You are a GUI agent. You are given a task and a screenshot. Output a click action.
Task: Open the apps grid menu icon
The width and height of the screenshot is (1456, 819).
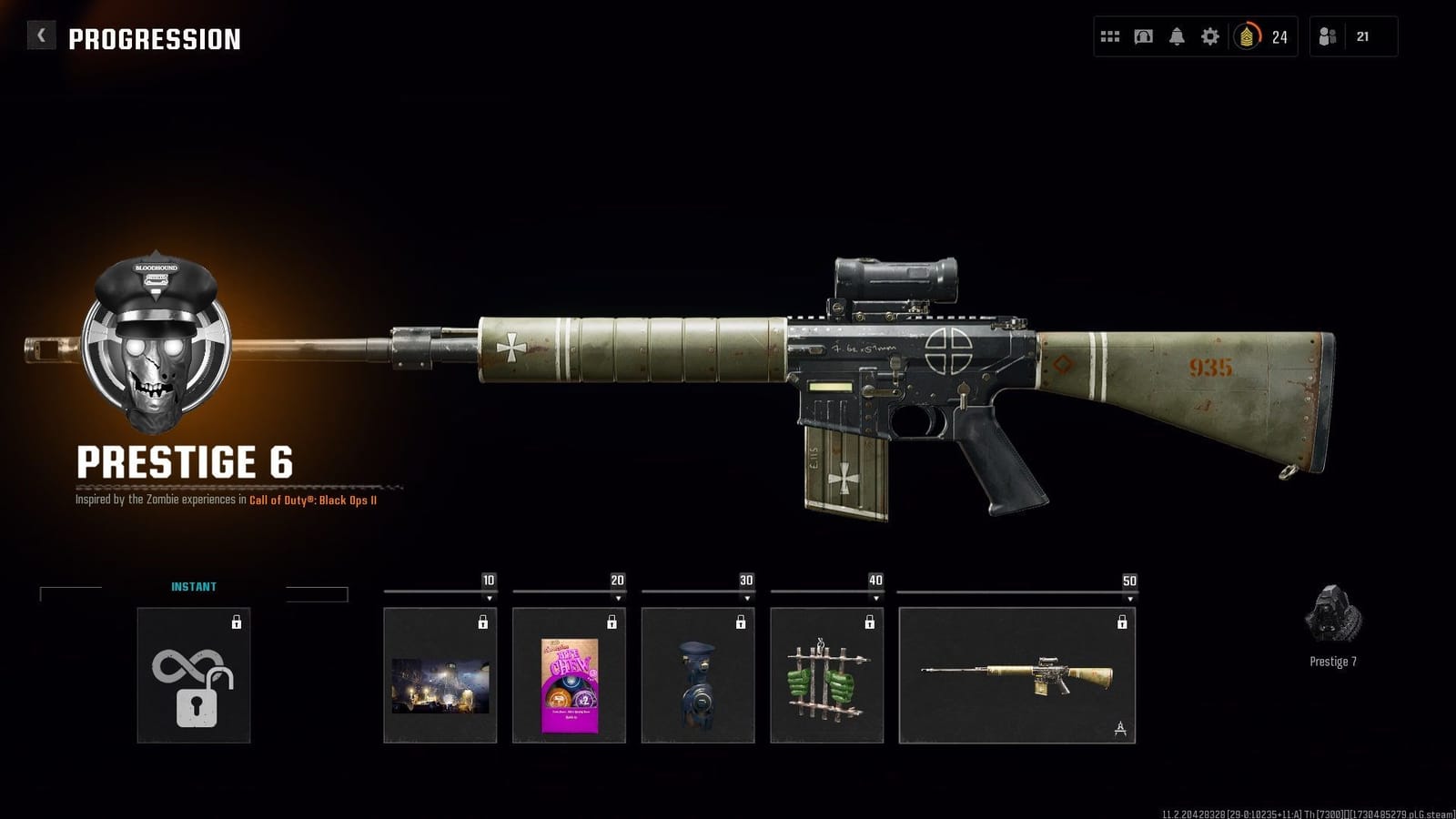[1110, 36]
